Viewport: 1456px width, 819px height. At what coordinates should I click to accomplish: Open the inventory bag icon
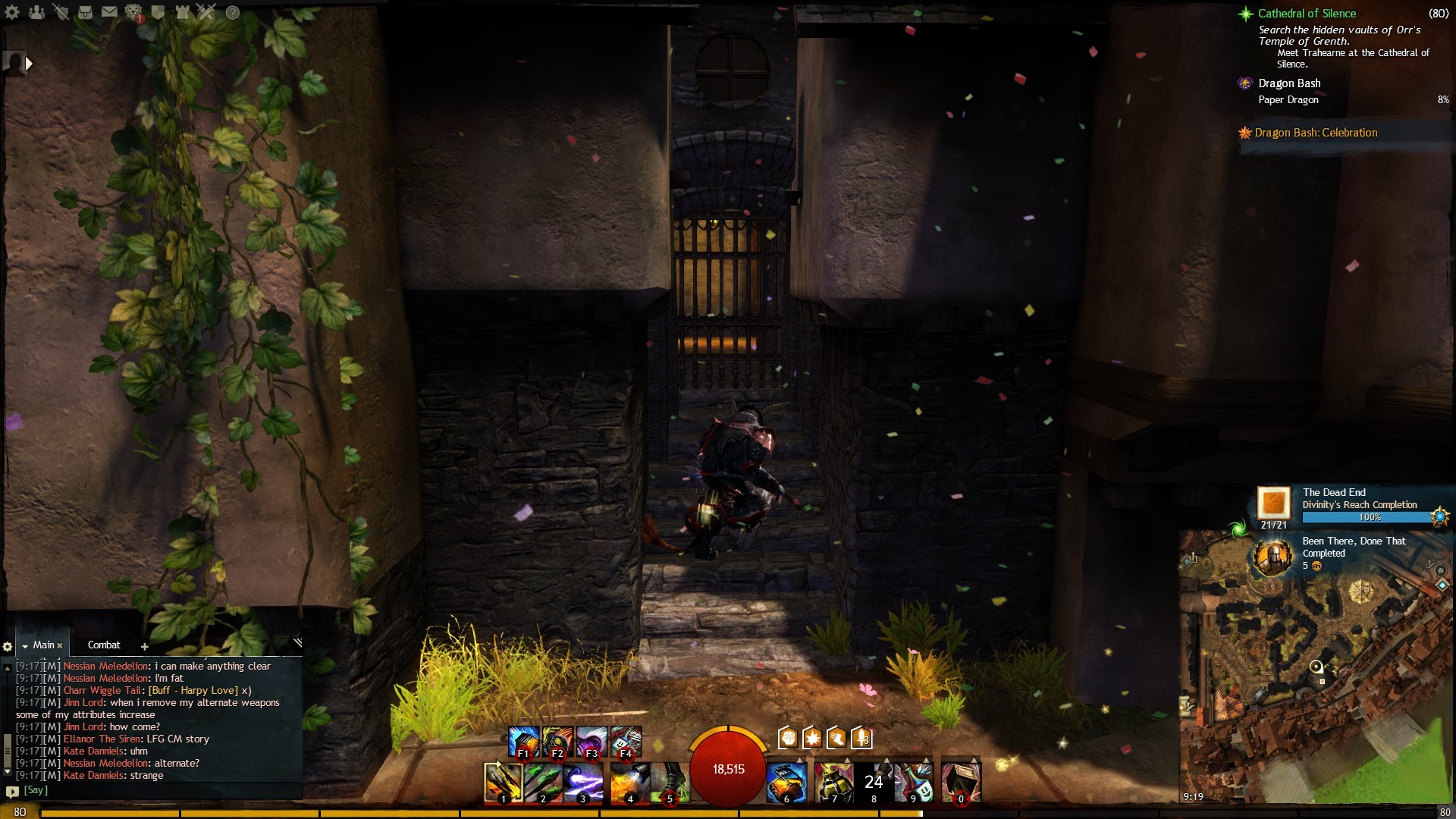(85, 12)
